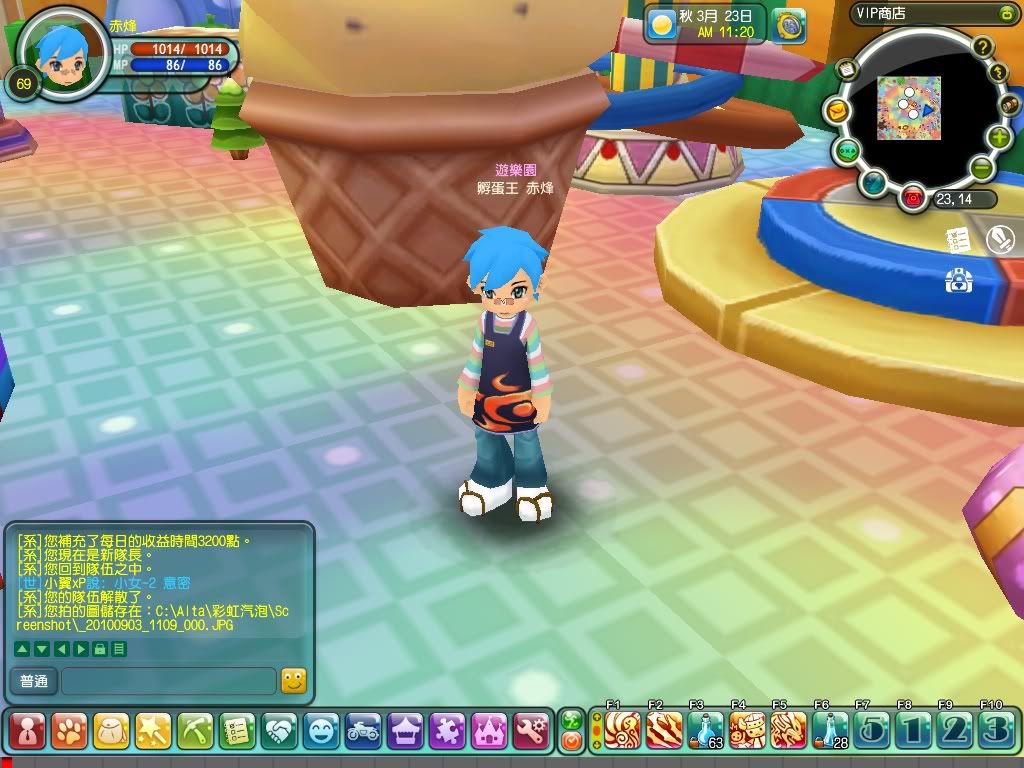Image resolution: width=1024 pixels, height=768 pixels.
Task: Open the quest checklist icon in the menu bar
Action: coord(237,732)
